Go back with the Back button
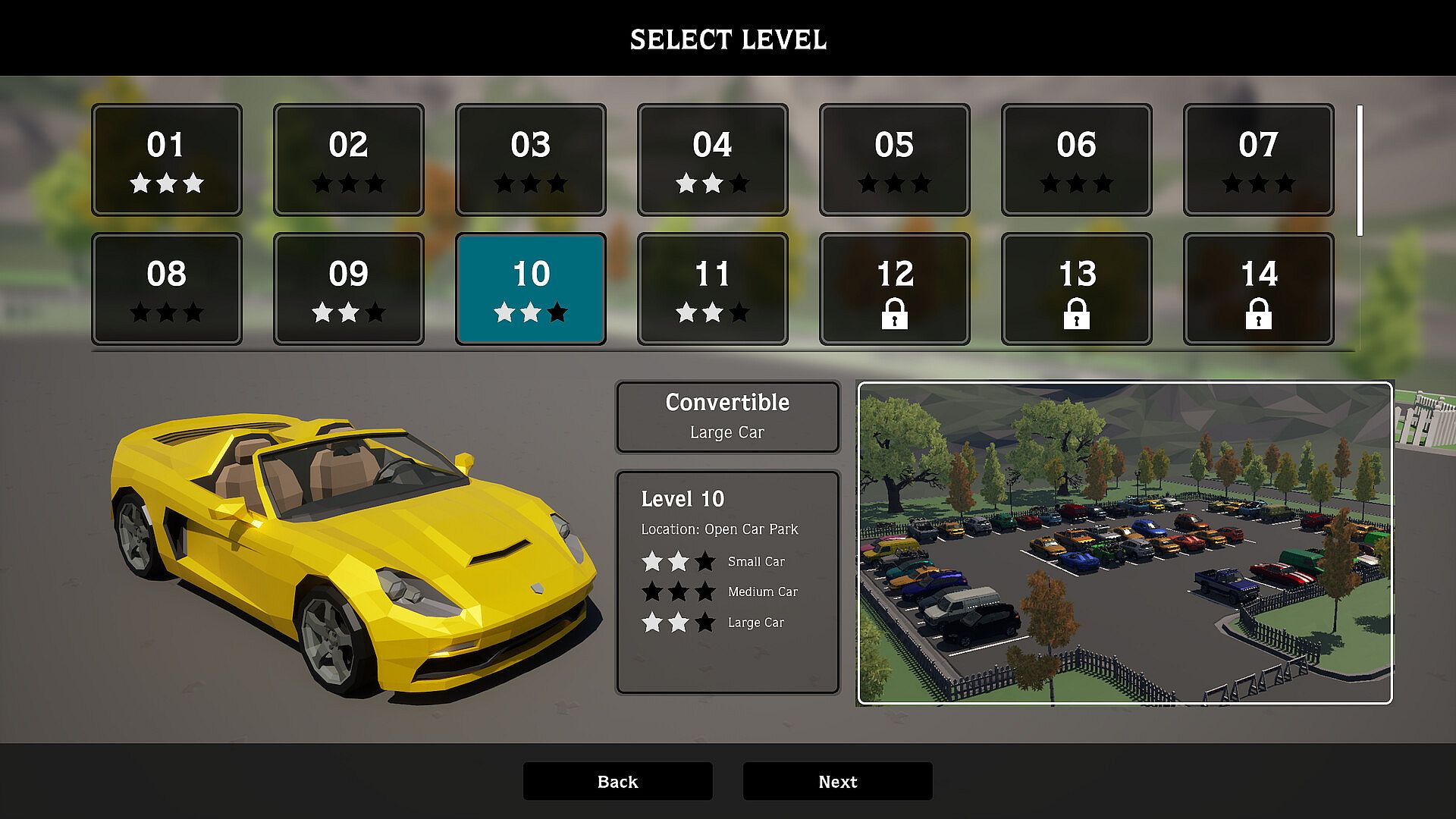 [617, 781]
